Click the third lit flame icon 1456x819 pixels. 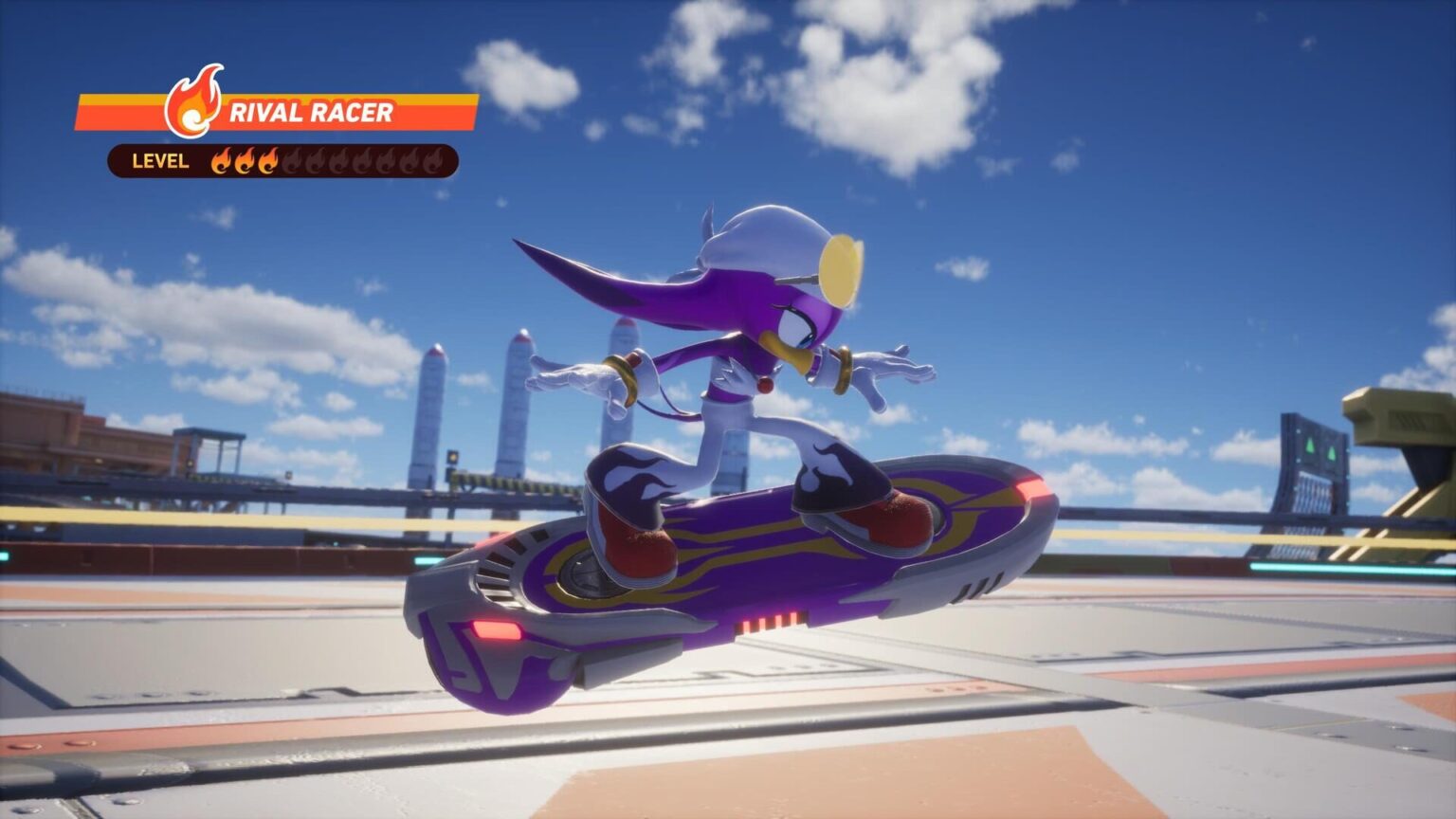(267, 161)
